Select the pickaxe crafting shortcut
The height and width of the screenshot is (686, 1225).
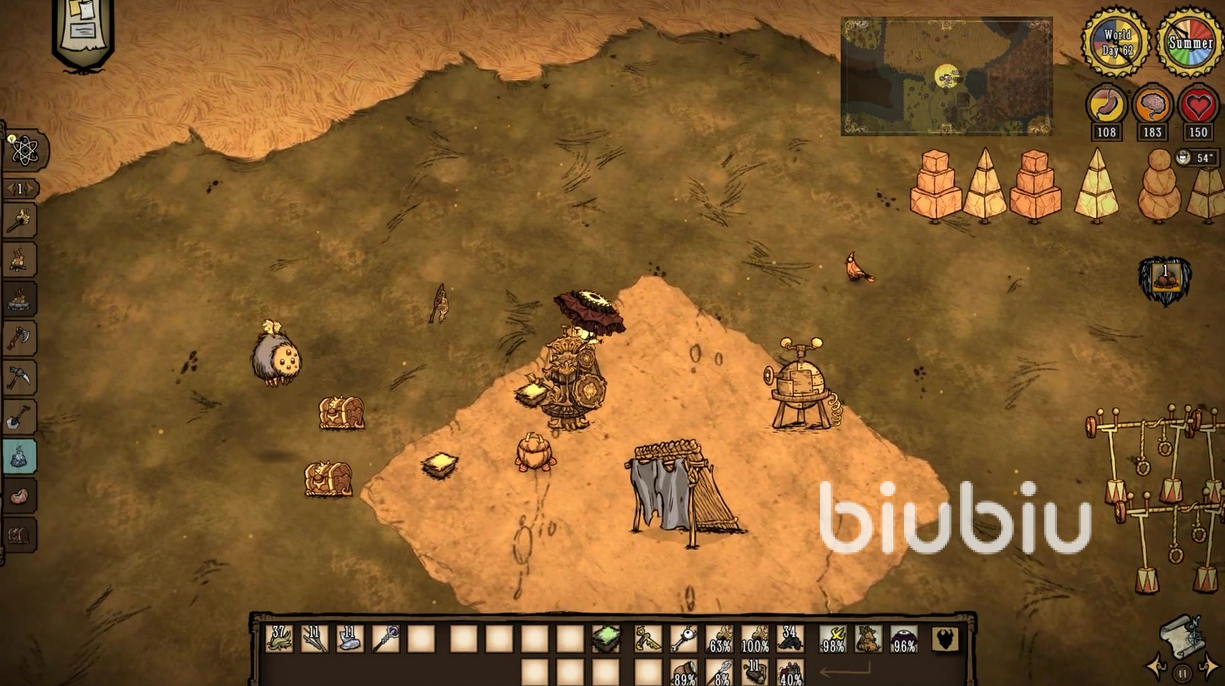(x=20, y=377)
